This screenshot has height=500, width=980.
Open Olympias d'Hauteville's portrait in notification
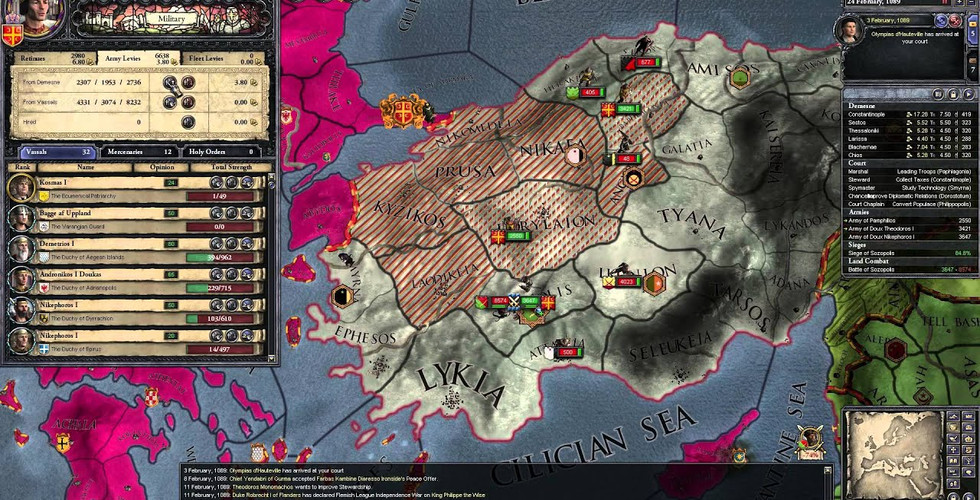[849, 29]
